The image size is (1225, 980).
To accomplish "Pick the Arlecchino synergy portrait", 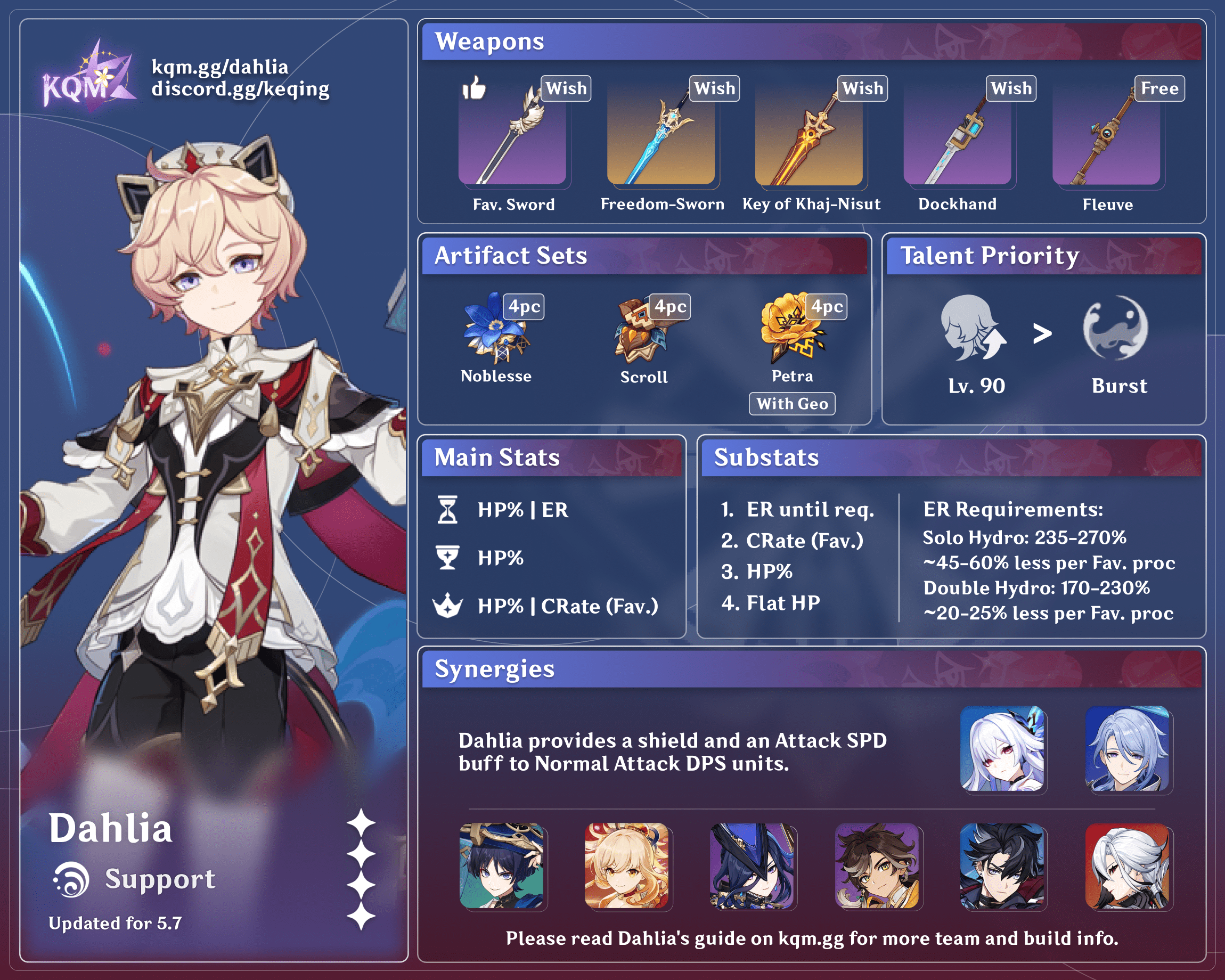I will (x=1128, y=866).
